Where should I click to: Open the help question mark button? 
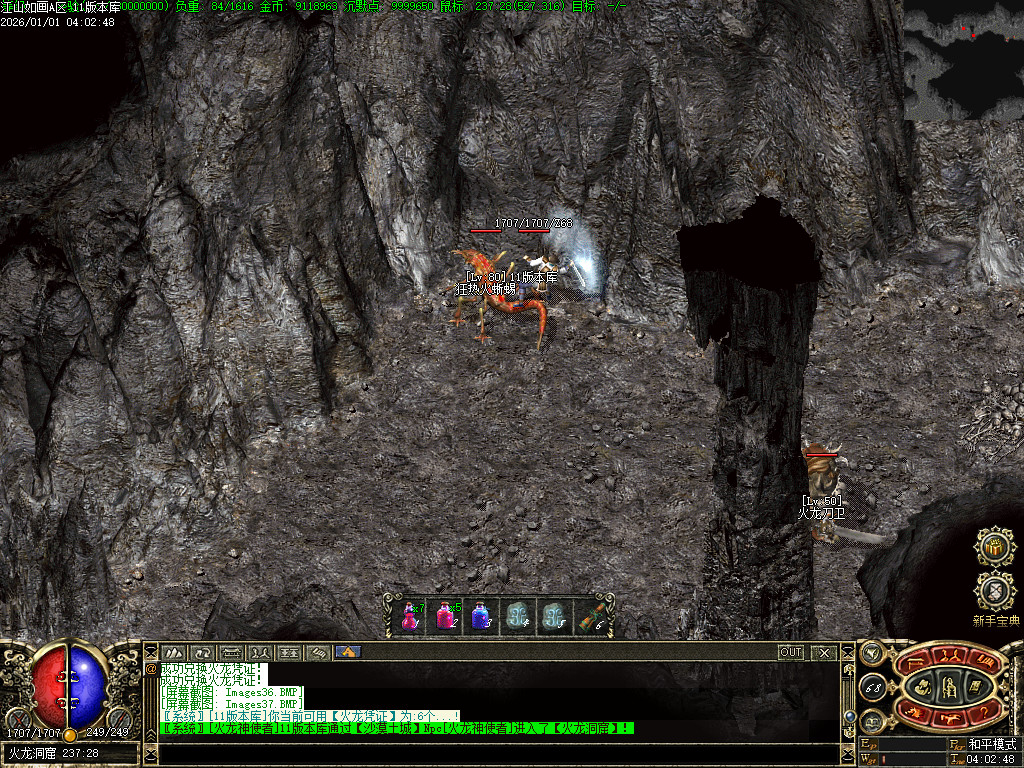pos(984,709)
